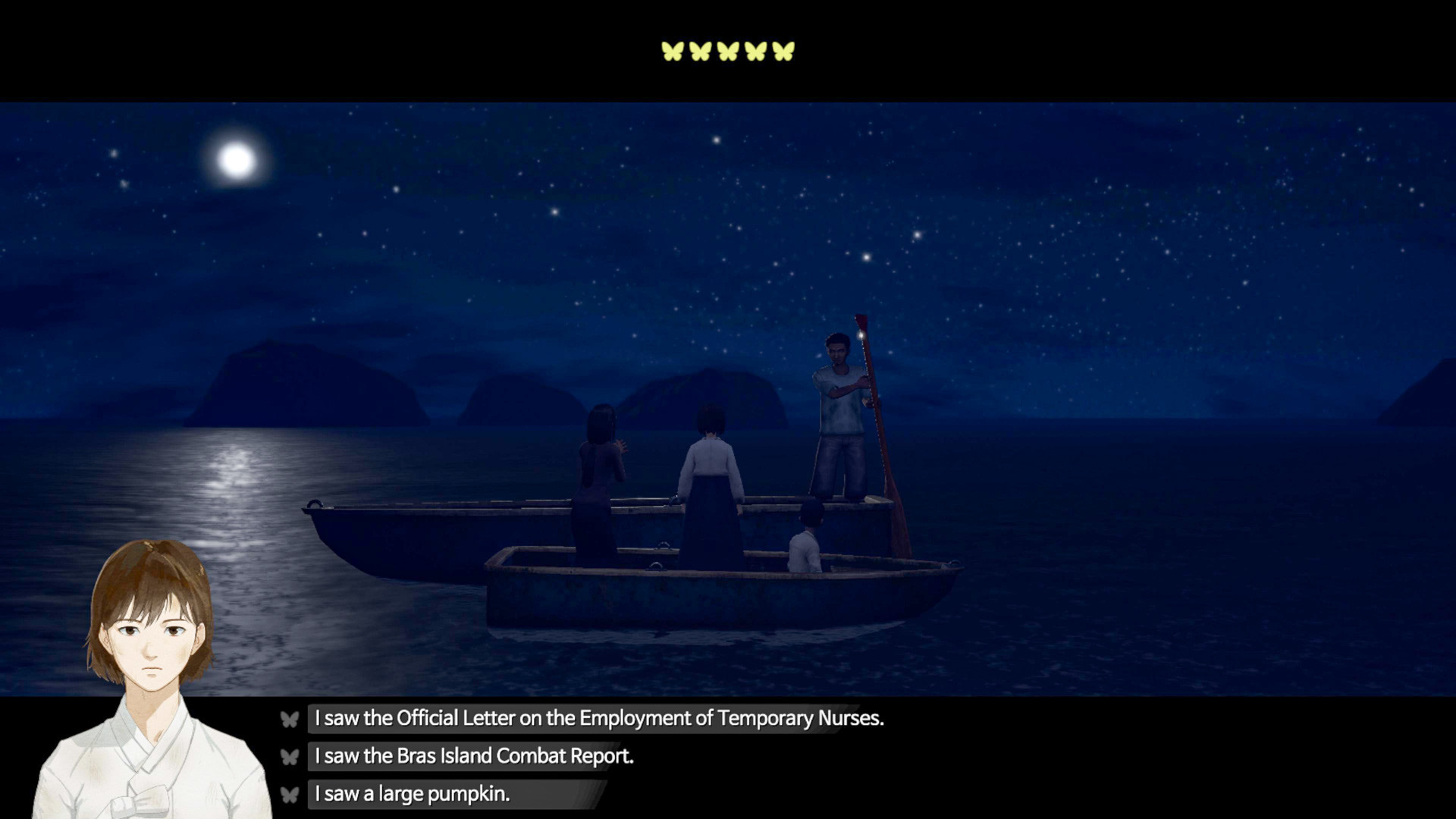Click the last butterfly of the top counter

pos(783,51)
